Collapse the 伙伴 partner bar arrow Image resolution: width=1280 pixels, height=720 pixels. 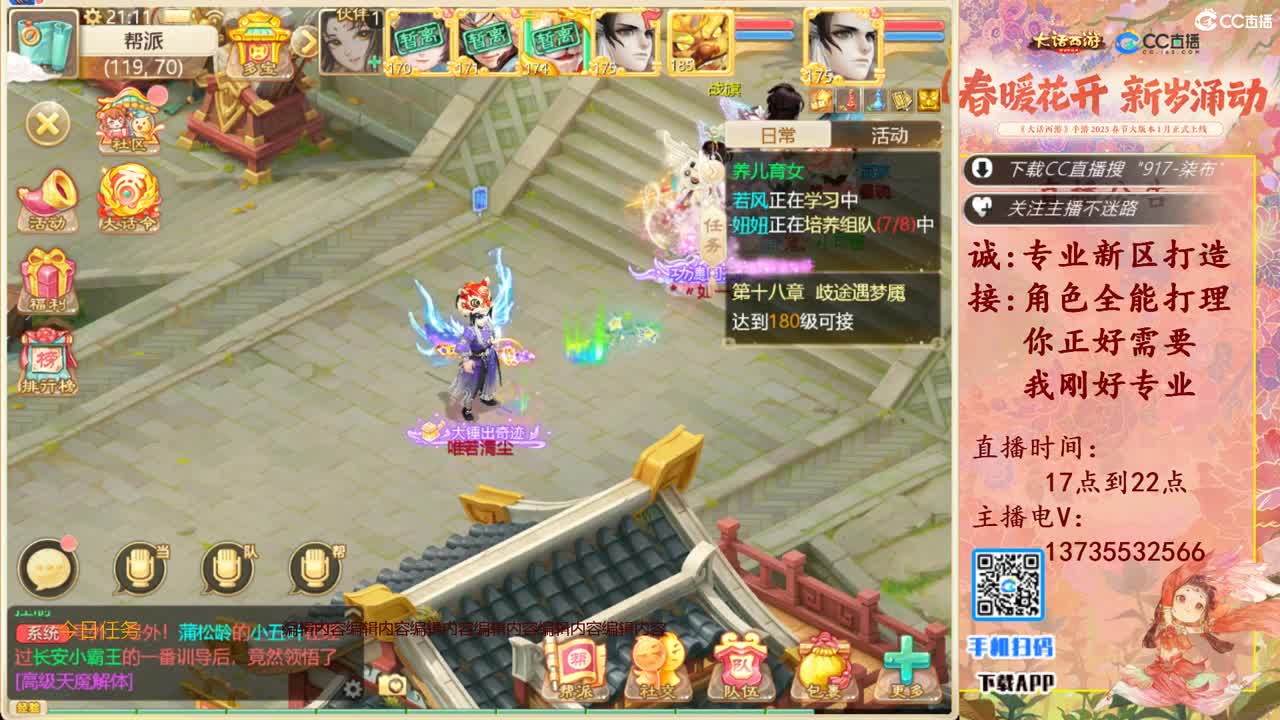[x=306, y=40]
